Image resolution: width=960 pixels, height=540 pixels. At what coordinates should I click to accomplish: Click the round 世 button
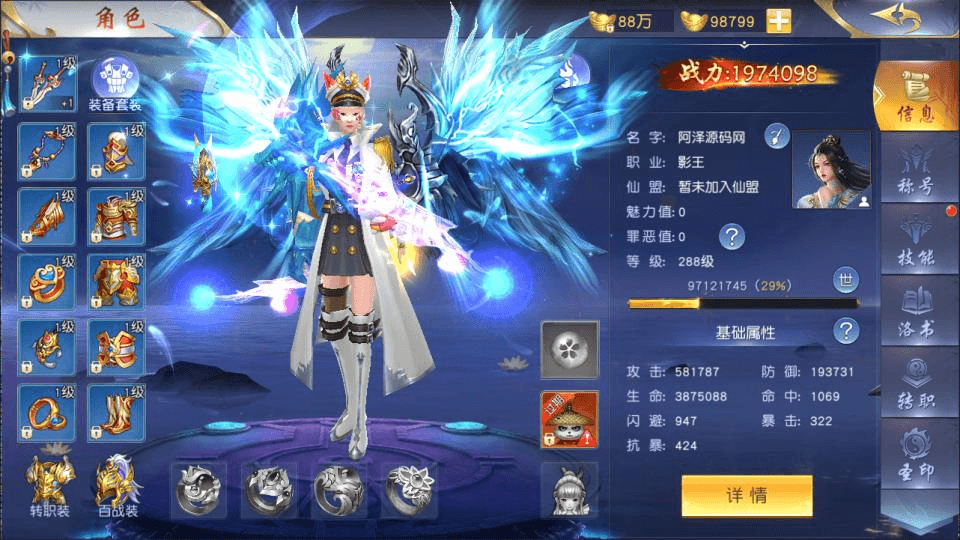(846, 282)
